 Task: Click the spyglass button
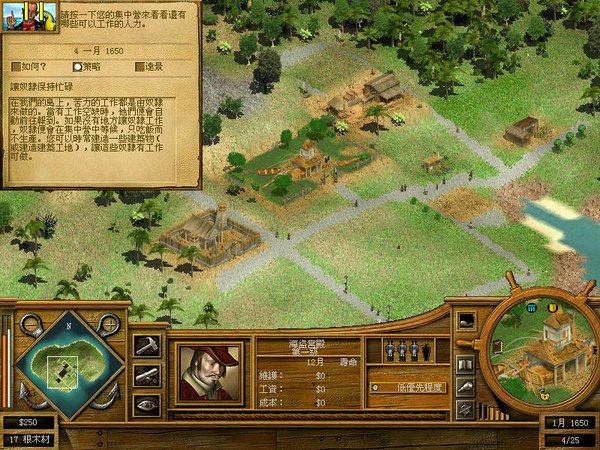(x=466, y=386)
